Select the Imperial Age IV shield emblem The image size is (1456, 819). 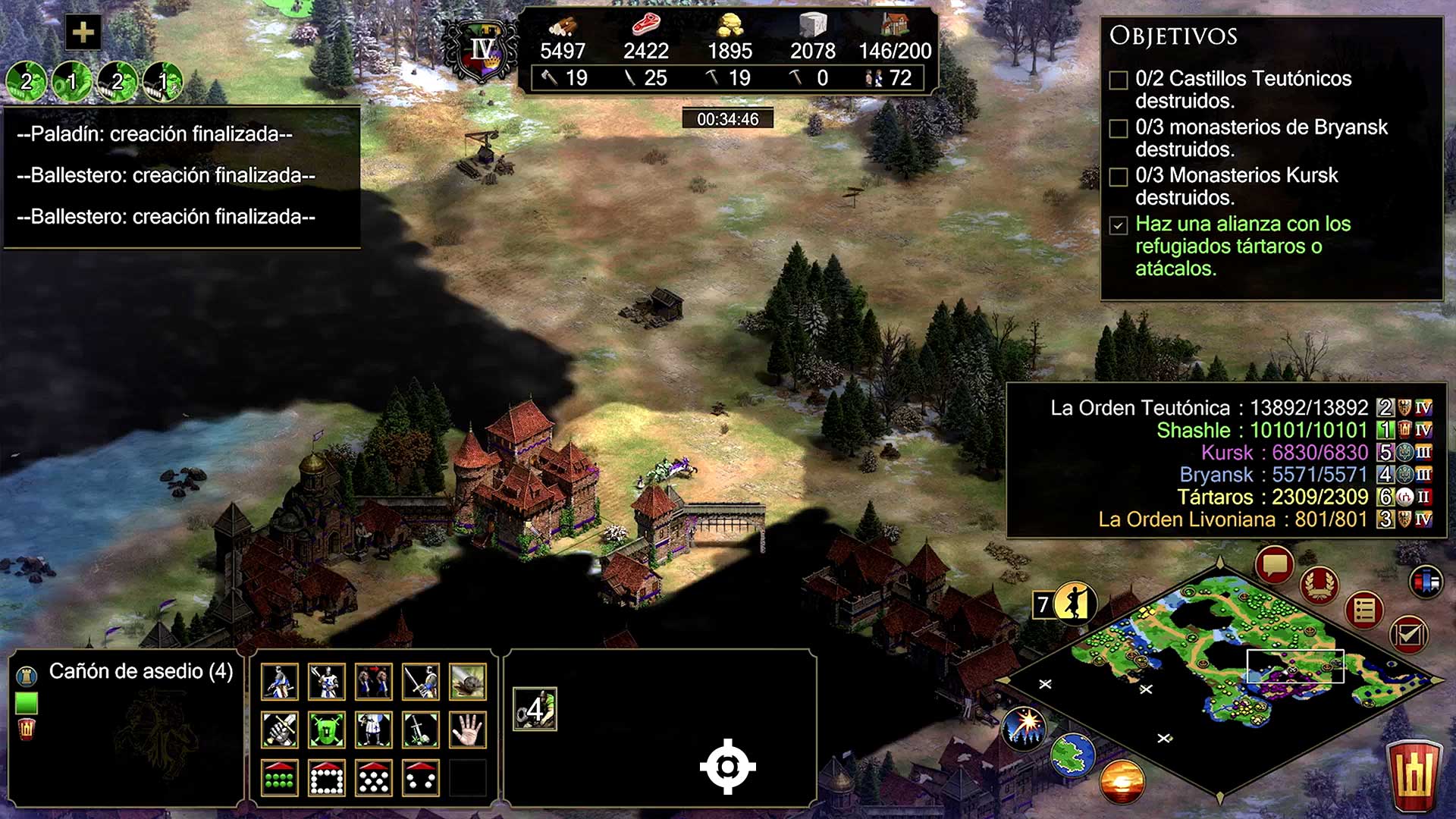[x=482, y=52]
